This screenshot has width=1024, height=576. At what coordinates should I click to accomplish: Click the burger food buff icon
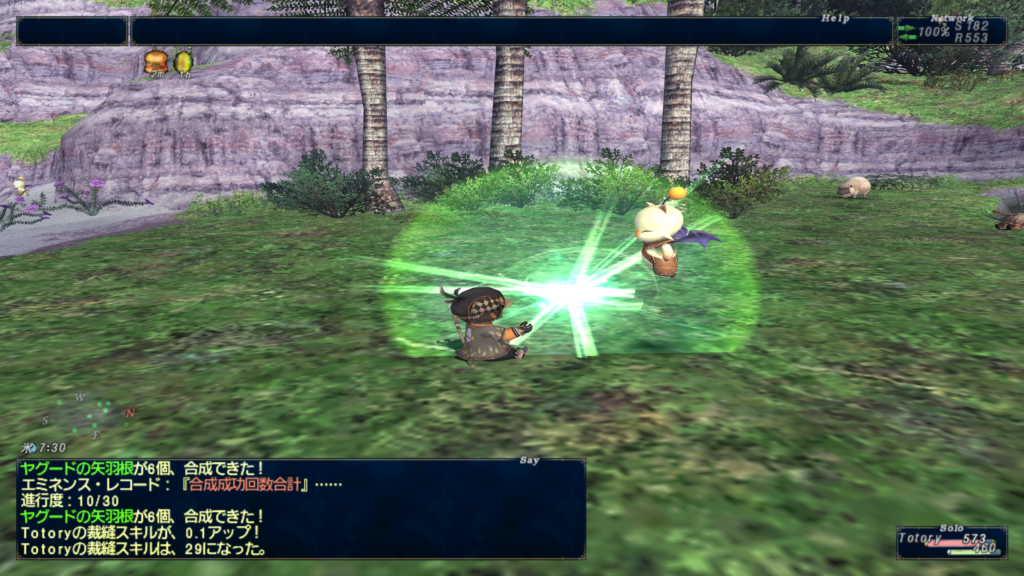[155, 62]
